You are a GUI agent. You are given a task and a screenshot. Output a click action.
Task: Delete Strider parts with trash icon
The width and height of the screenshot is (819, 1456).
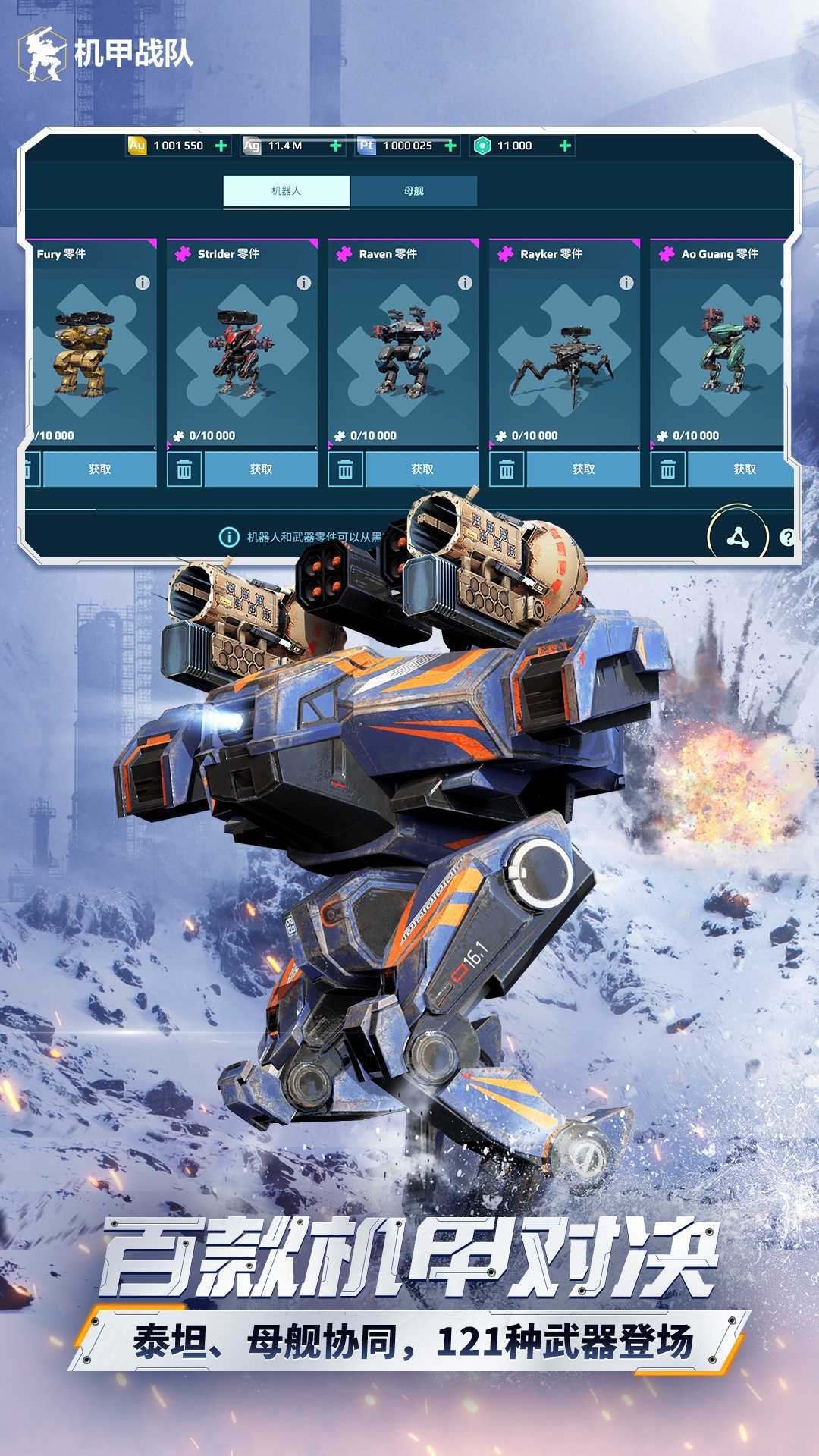click(x=184, y=470)
